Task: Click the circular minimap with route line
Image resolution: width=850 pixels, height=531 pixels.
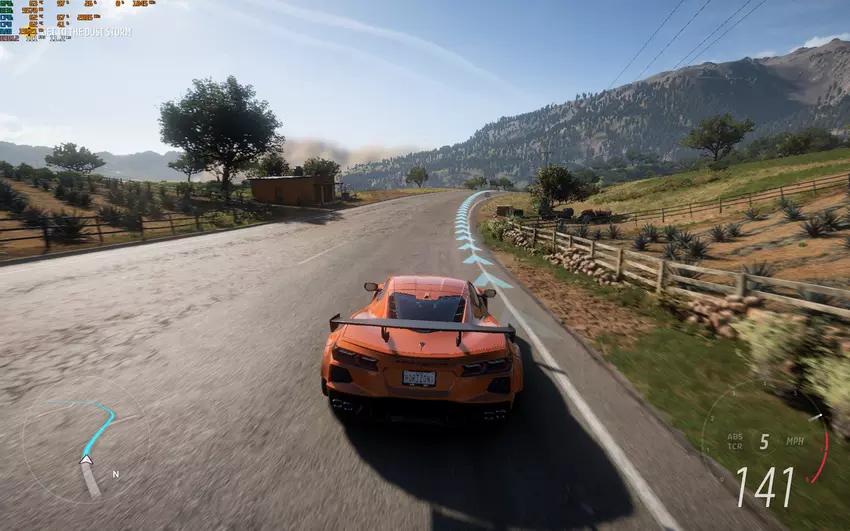Action: pos(85,441)
